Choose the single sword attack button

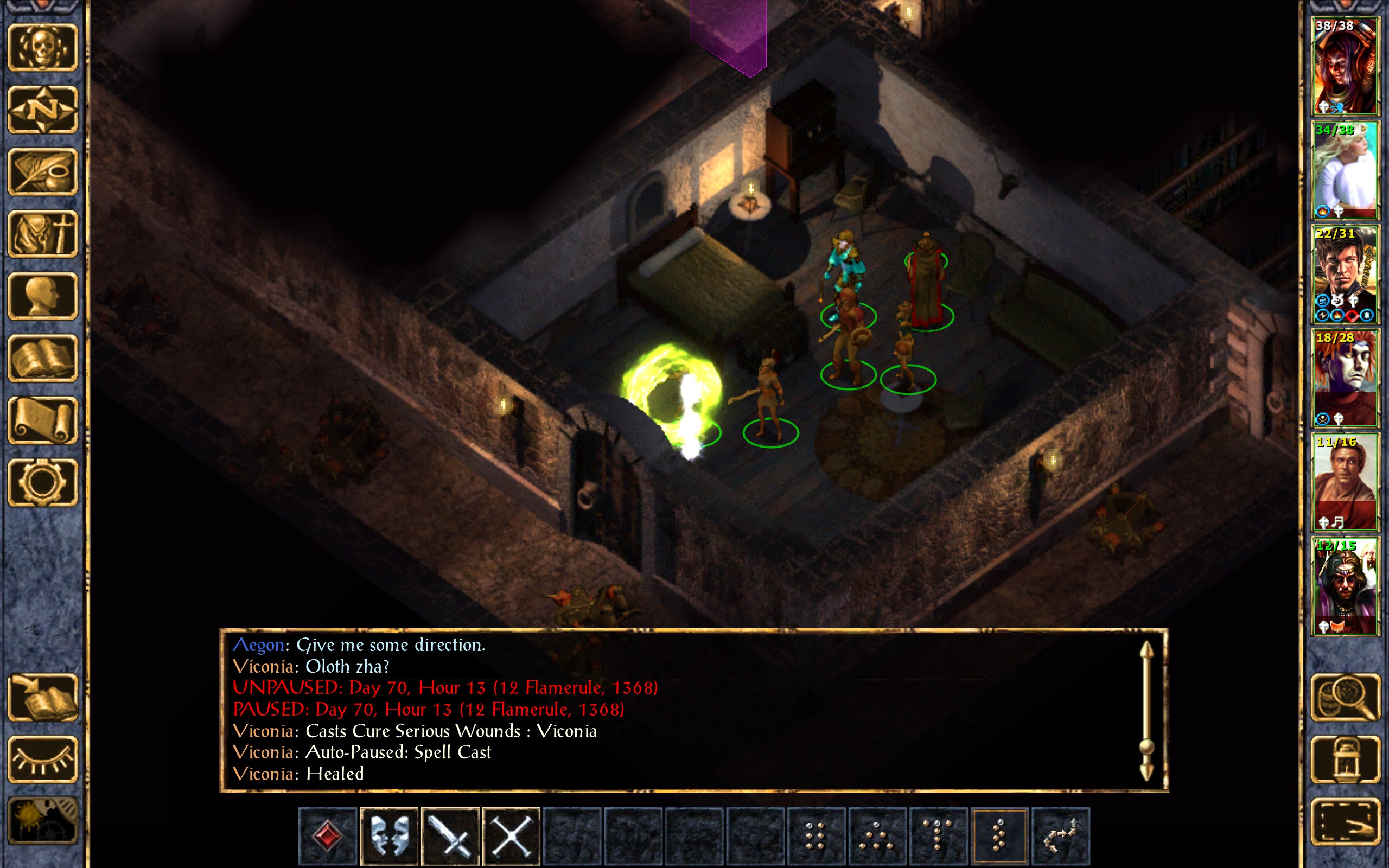pos(450,836)
